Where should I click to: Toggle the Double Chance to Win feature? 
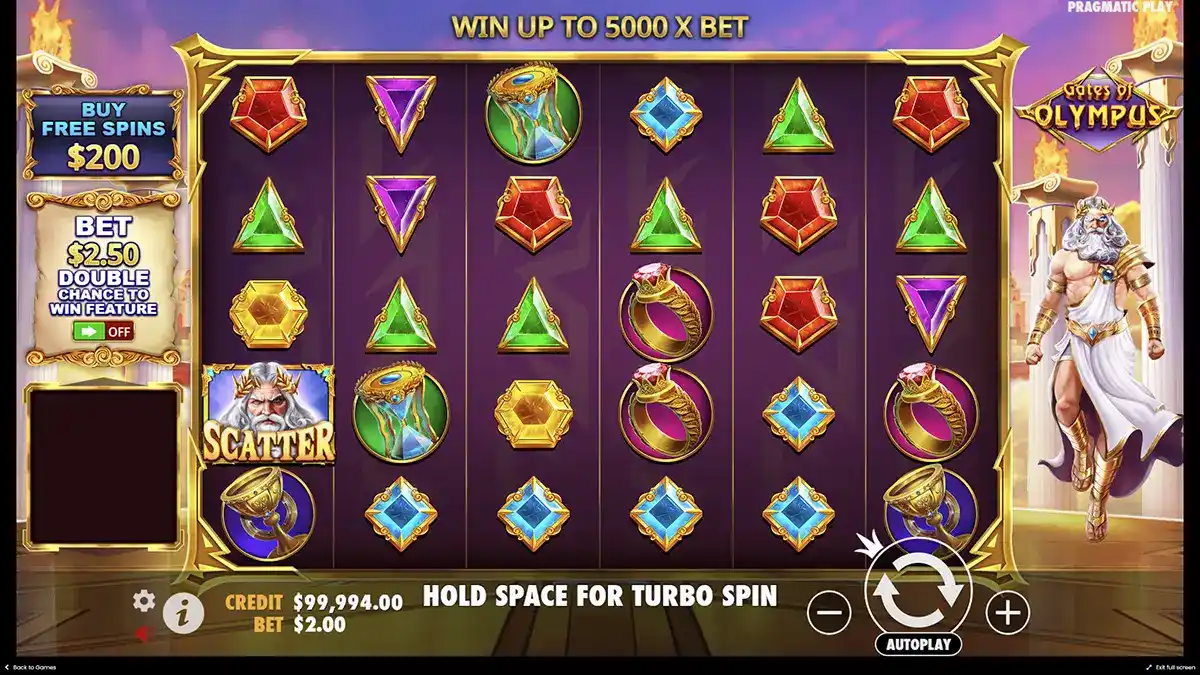[x=103, y=331]
